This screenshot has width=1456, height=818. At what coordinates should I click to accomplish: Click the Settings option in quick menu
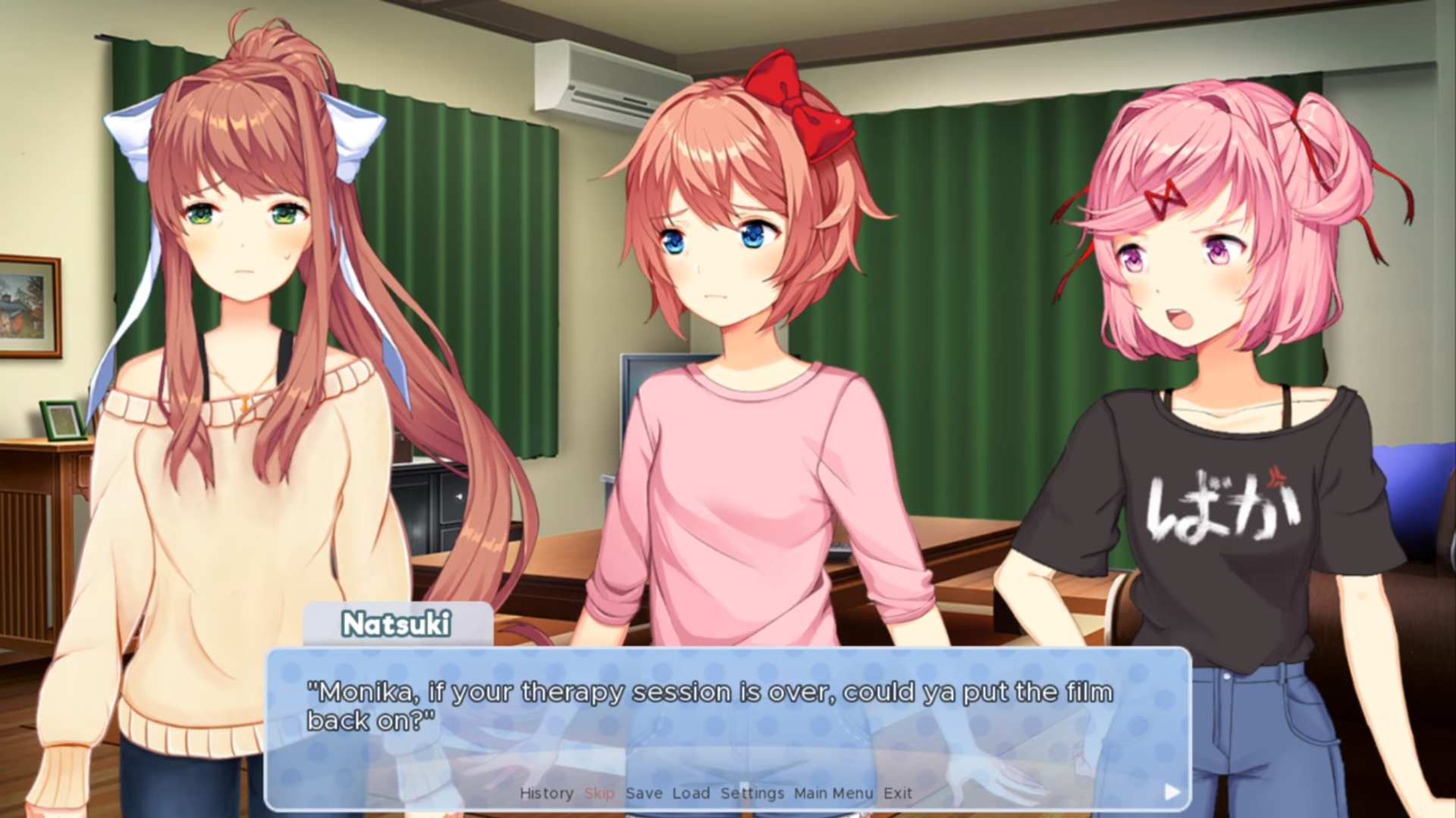coord(753,794)
